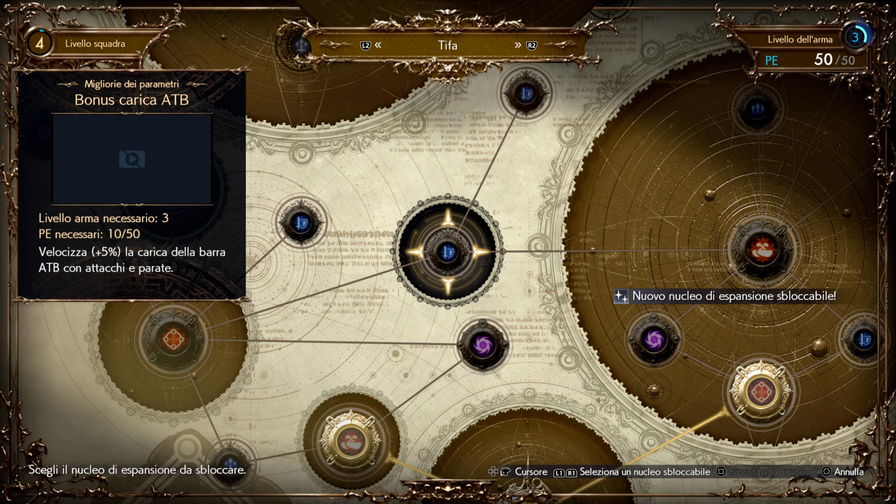
Task: Select the gold-framed core on the bottom gear
Action: [349, 438]
